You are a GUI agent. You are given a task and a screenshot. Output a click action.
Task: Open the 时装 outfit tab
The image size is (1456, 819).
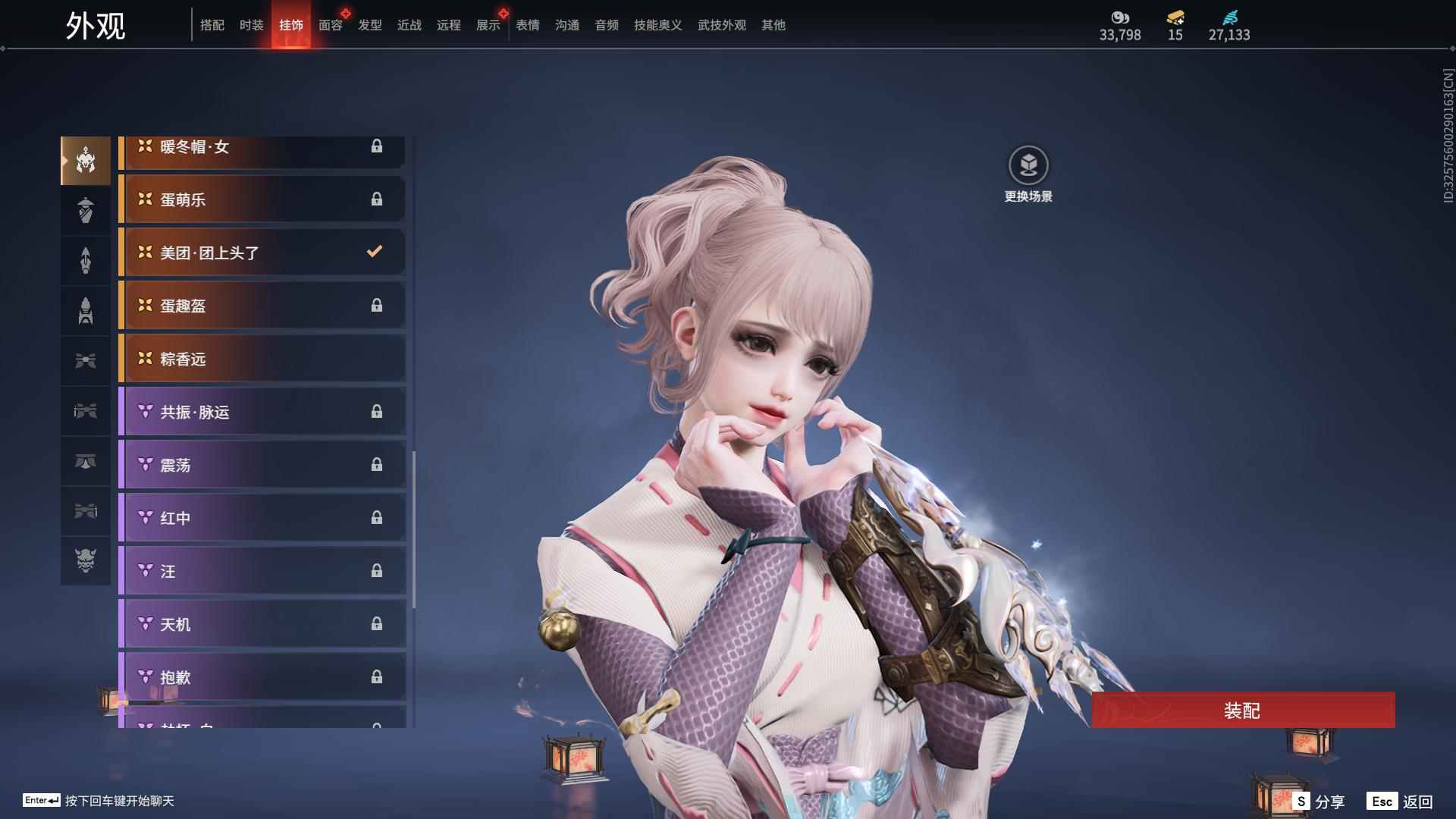click(252, 25)
